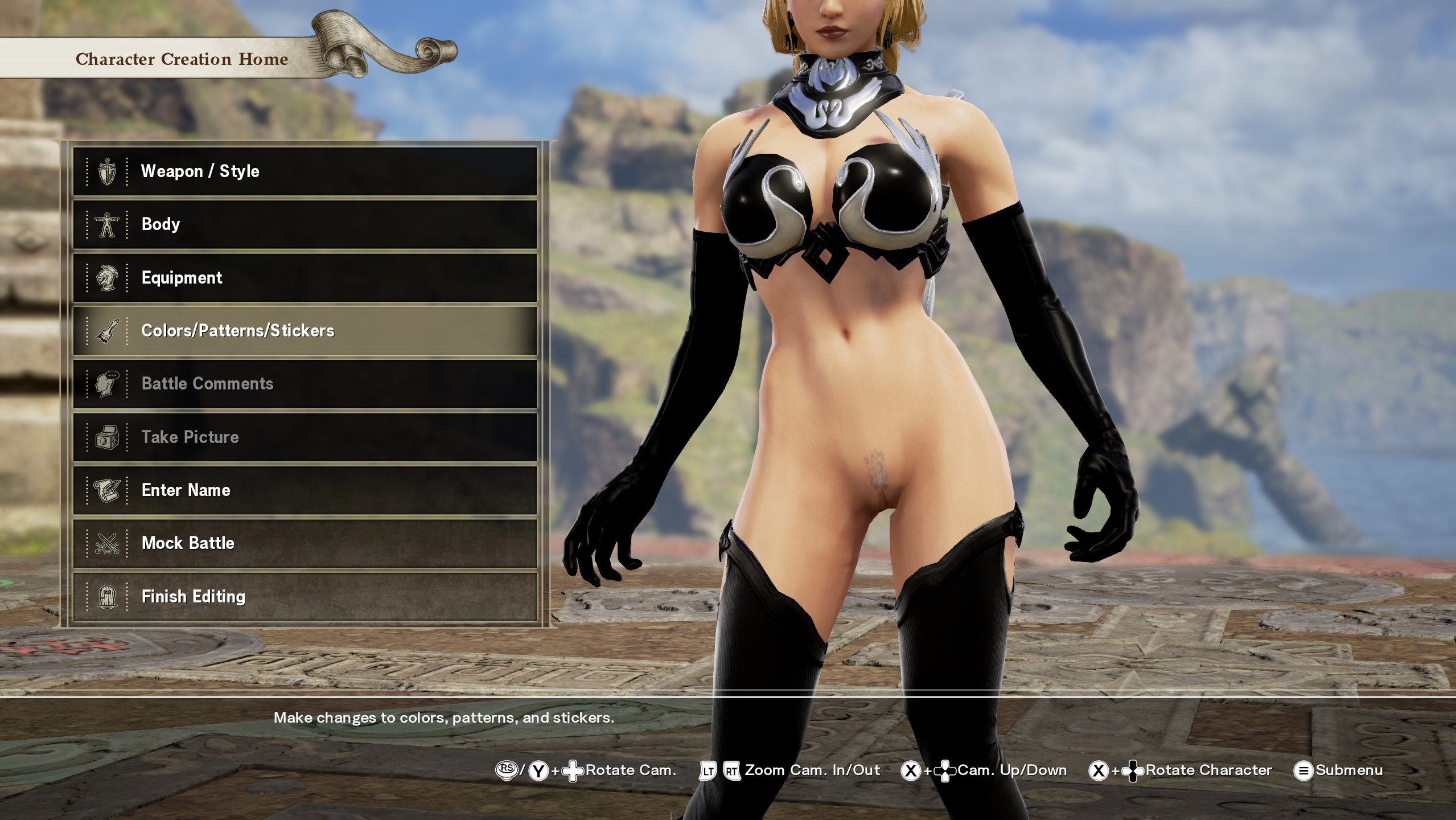
Task: Open the Enter Name entry
Action: pos(305,490)
